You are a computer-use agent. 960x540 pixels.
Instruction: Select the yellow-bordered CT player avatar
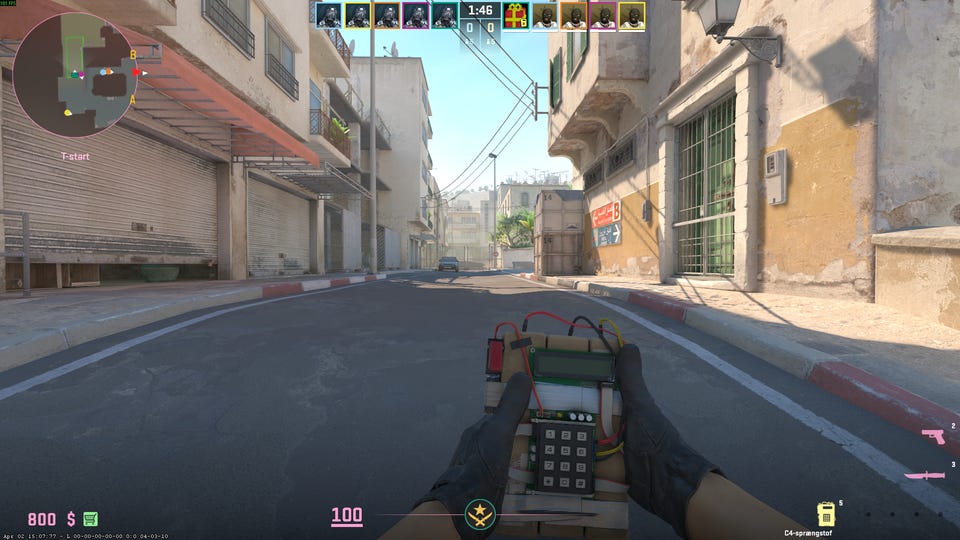click(x=357, y=15)
